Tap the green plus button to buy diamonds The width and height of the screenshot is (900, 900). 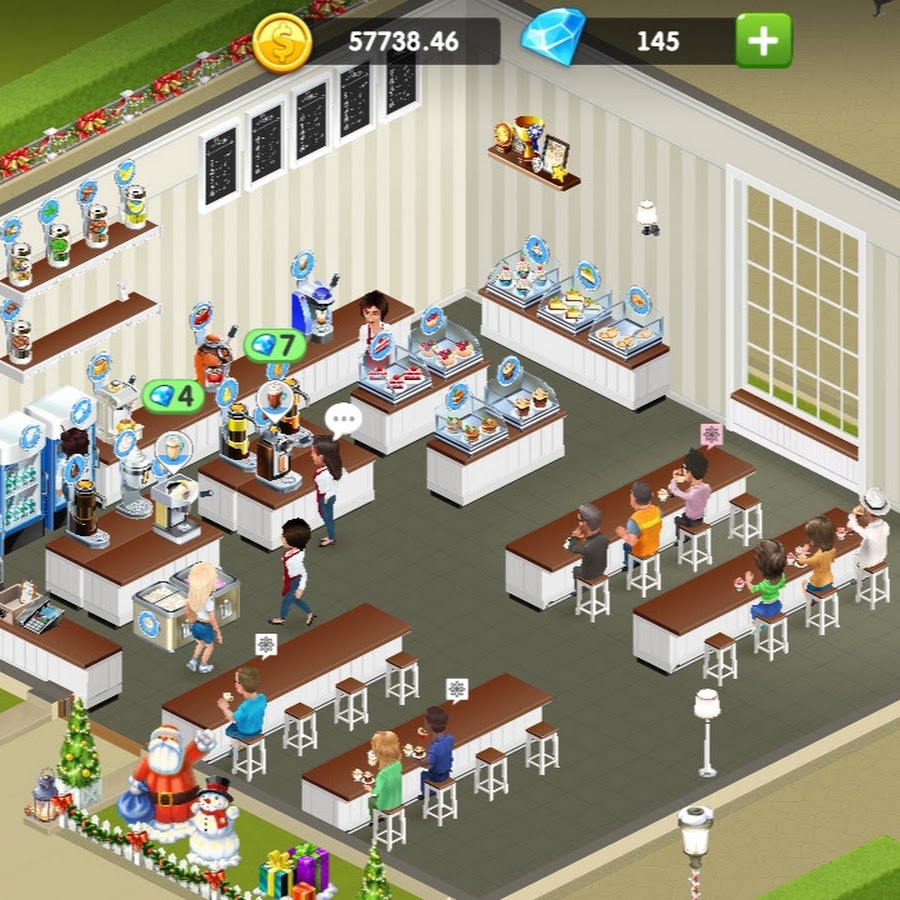coord(763,41)
